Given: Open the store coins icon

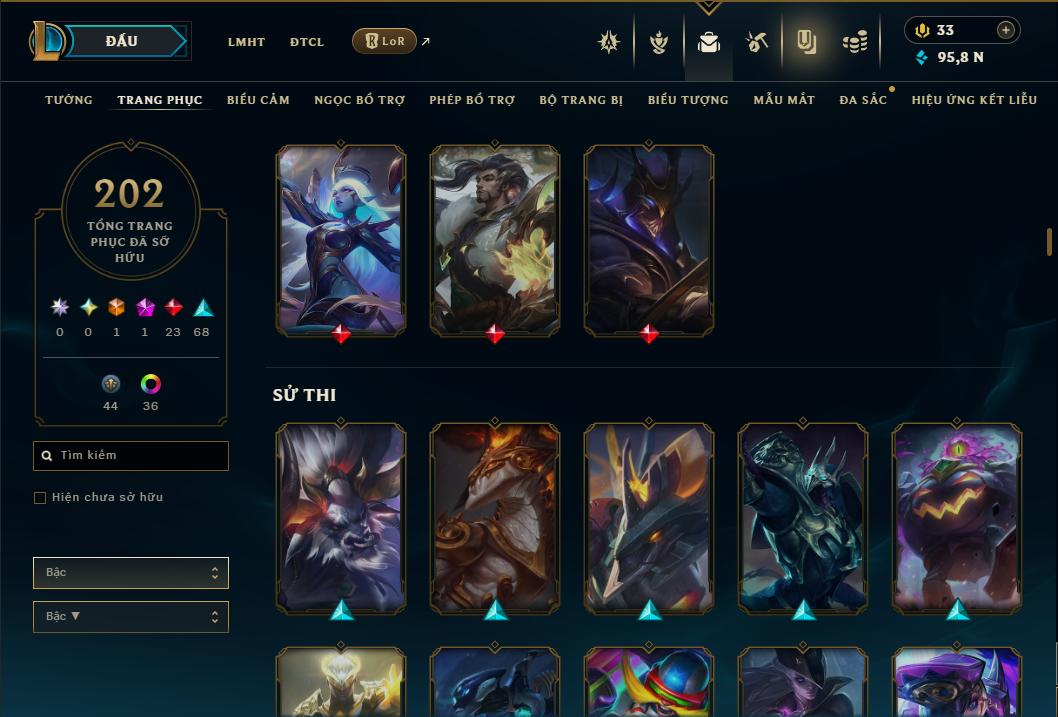Looking at the screenshot, I should 854,42.
